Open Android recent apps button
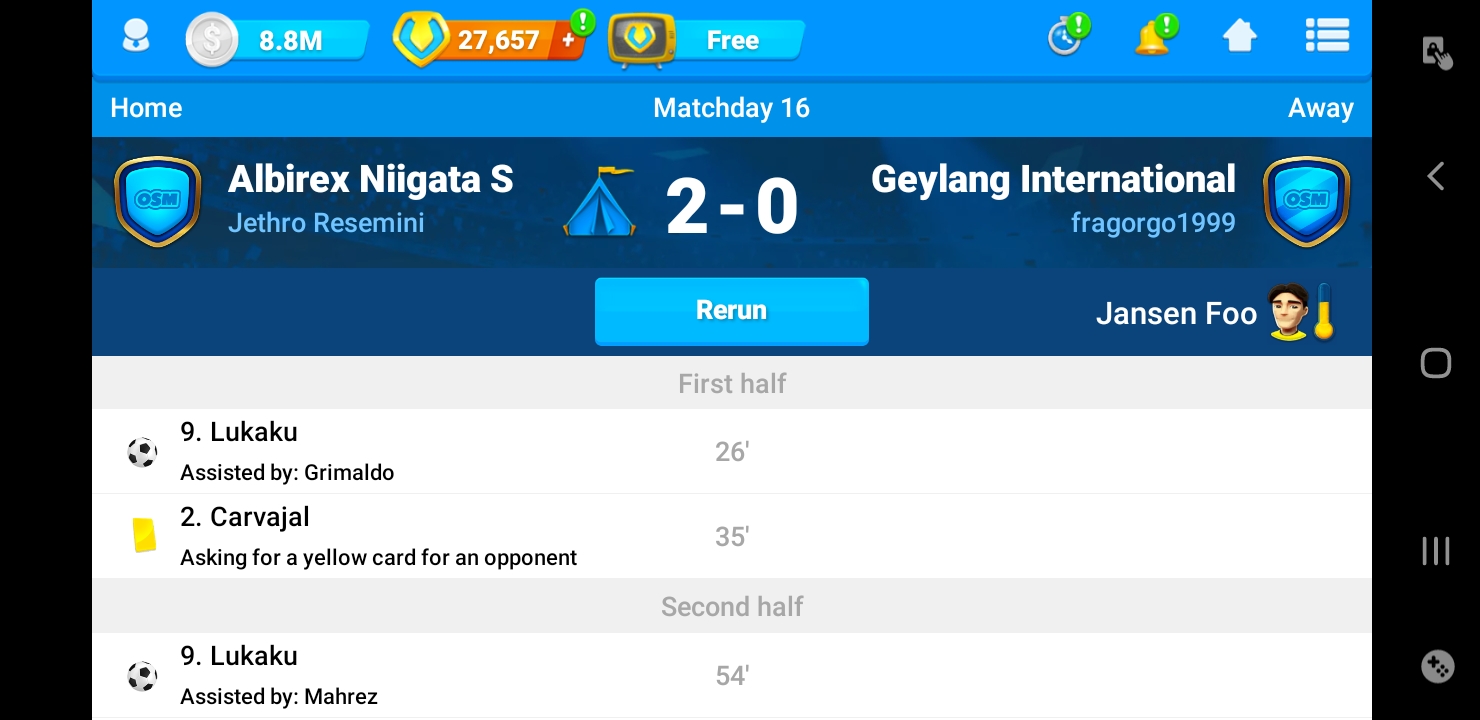 [1435, 551]
